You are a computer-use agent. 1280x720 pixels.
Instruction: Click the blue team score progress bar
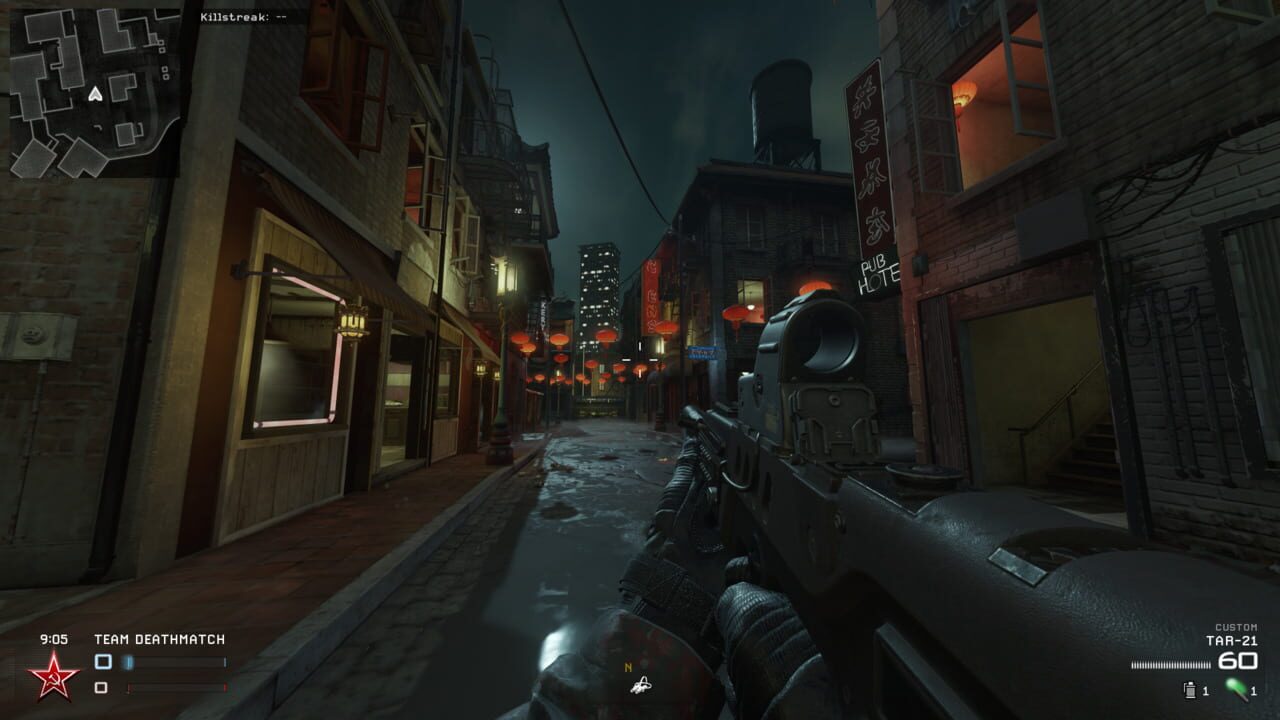(172, 662)
